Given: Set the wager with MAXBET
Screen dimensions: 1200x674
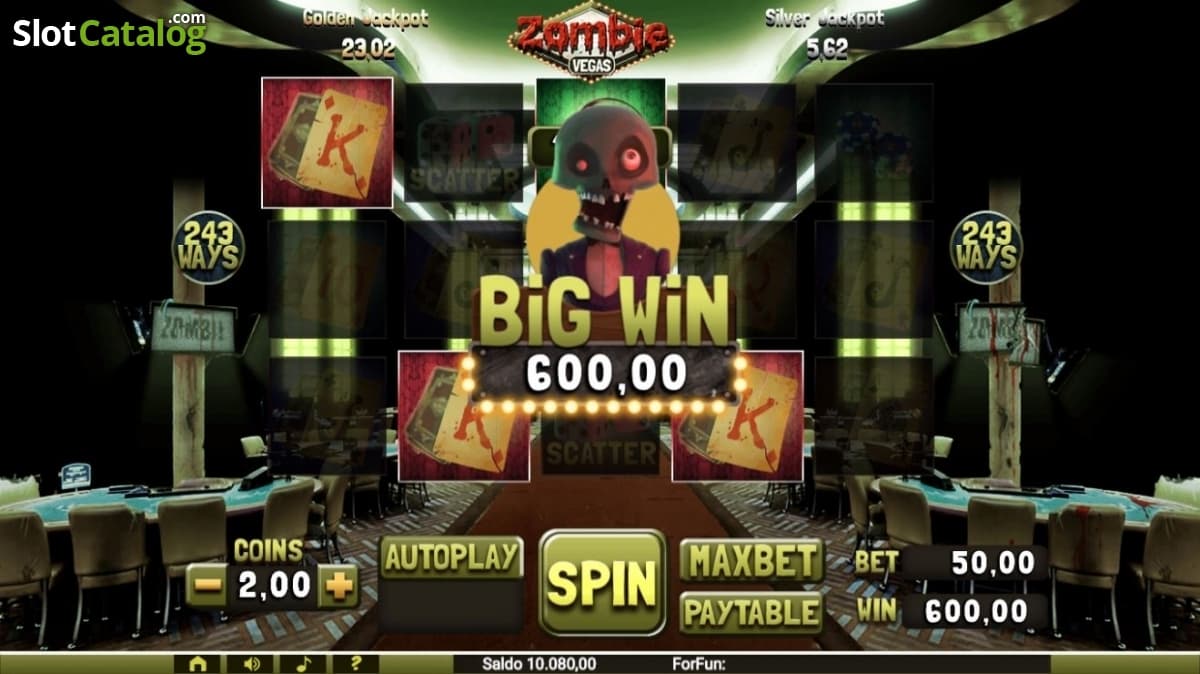Looking at the screenshot, I should point(751,560).
